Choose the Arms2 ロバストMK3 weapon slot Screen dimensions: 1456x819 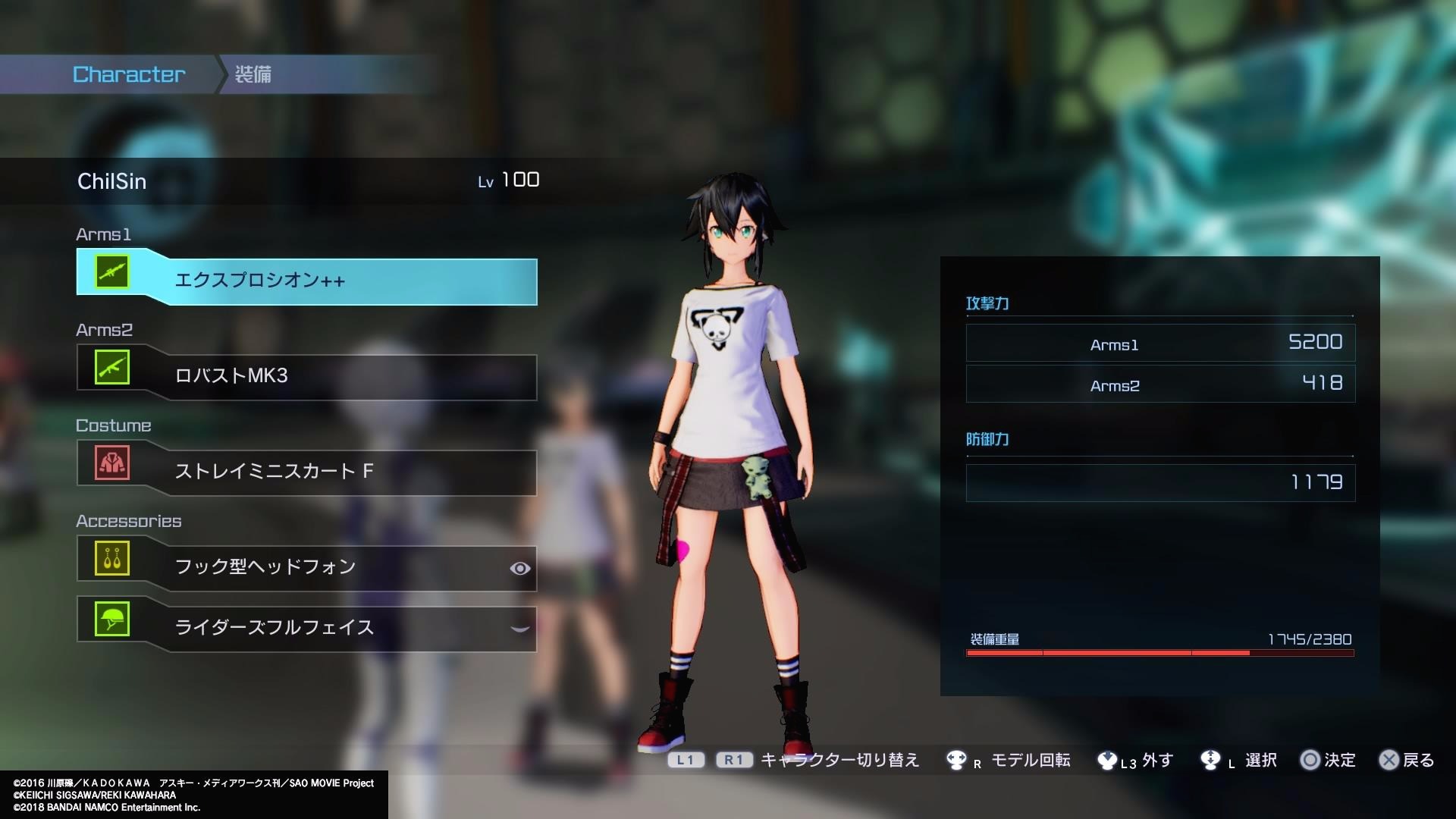click(x=306, y=376)
